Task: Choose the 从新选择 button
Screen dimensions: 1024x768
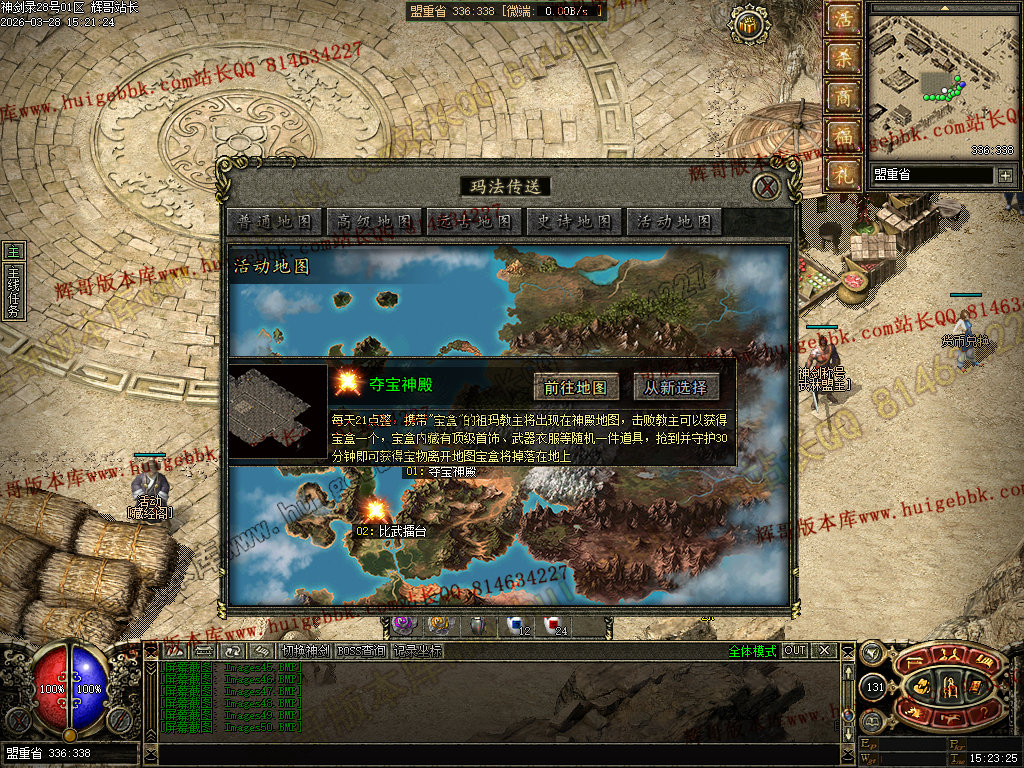Action: point(675,387)
